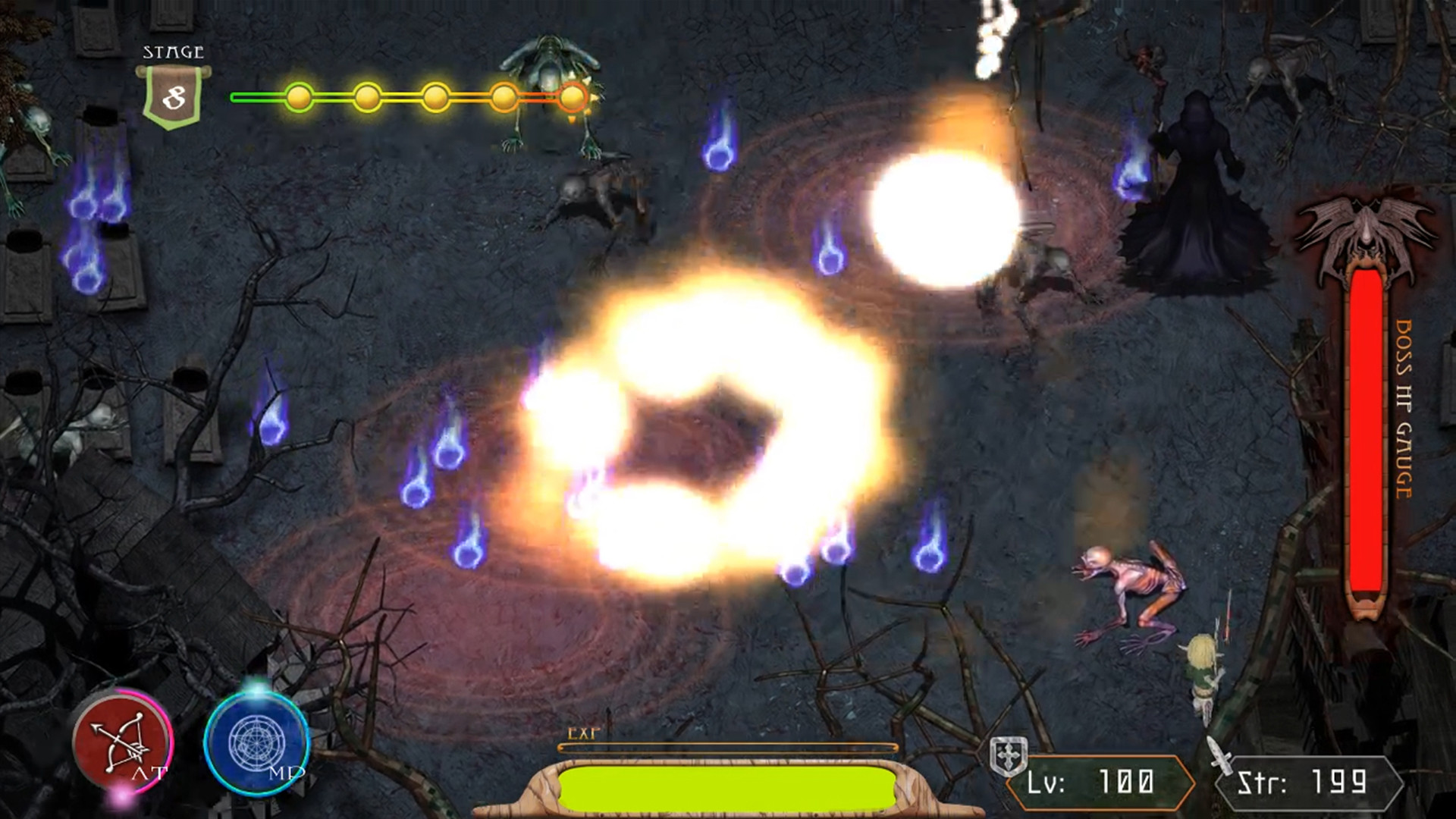1456x819 pixels.
Task: Toggle the middle orb of the stage tracker
Action: pyautogui.click(x=437, y=97)
